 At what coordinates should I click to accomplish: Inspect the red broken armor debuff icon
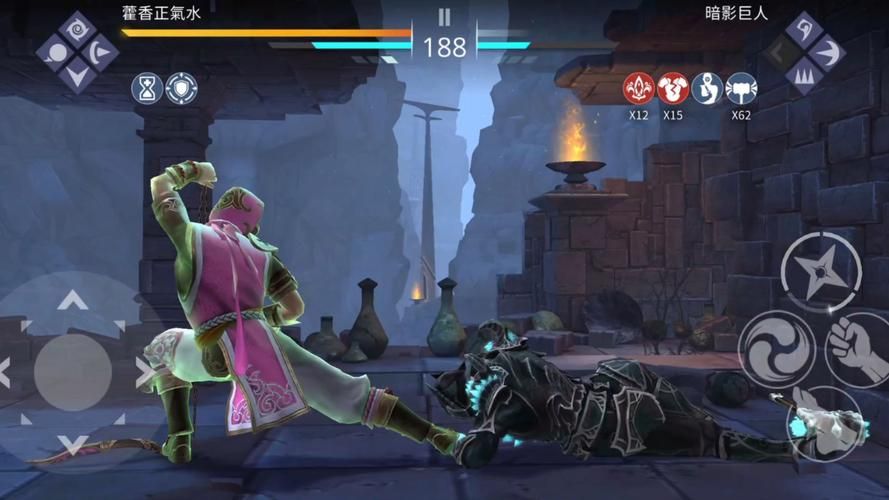click(x=673, y=89)
